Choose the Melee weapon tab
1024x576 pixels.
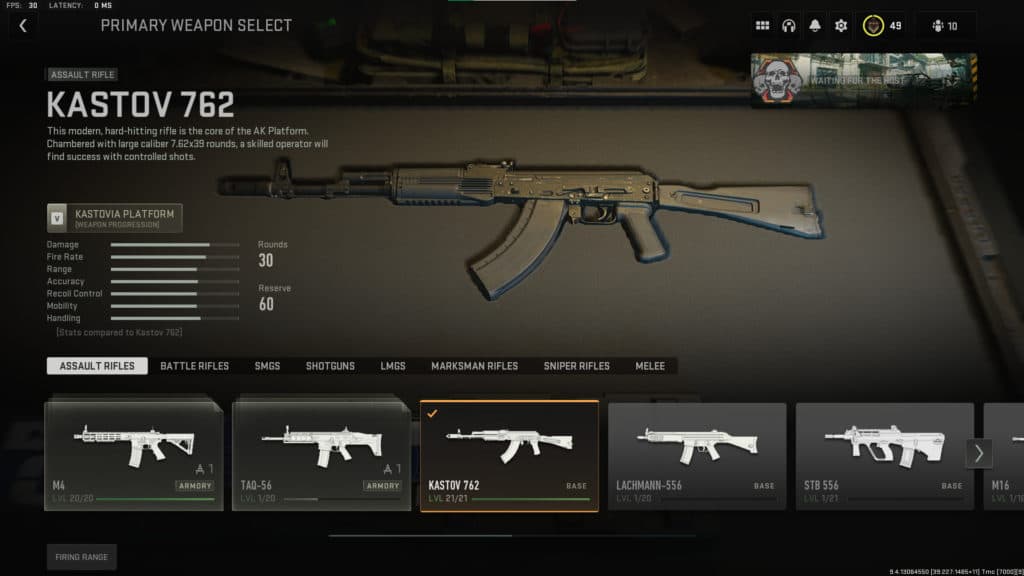(650, 366)
